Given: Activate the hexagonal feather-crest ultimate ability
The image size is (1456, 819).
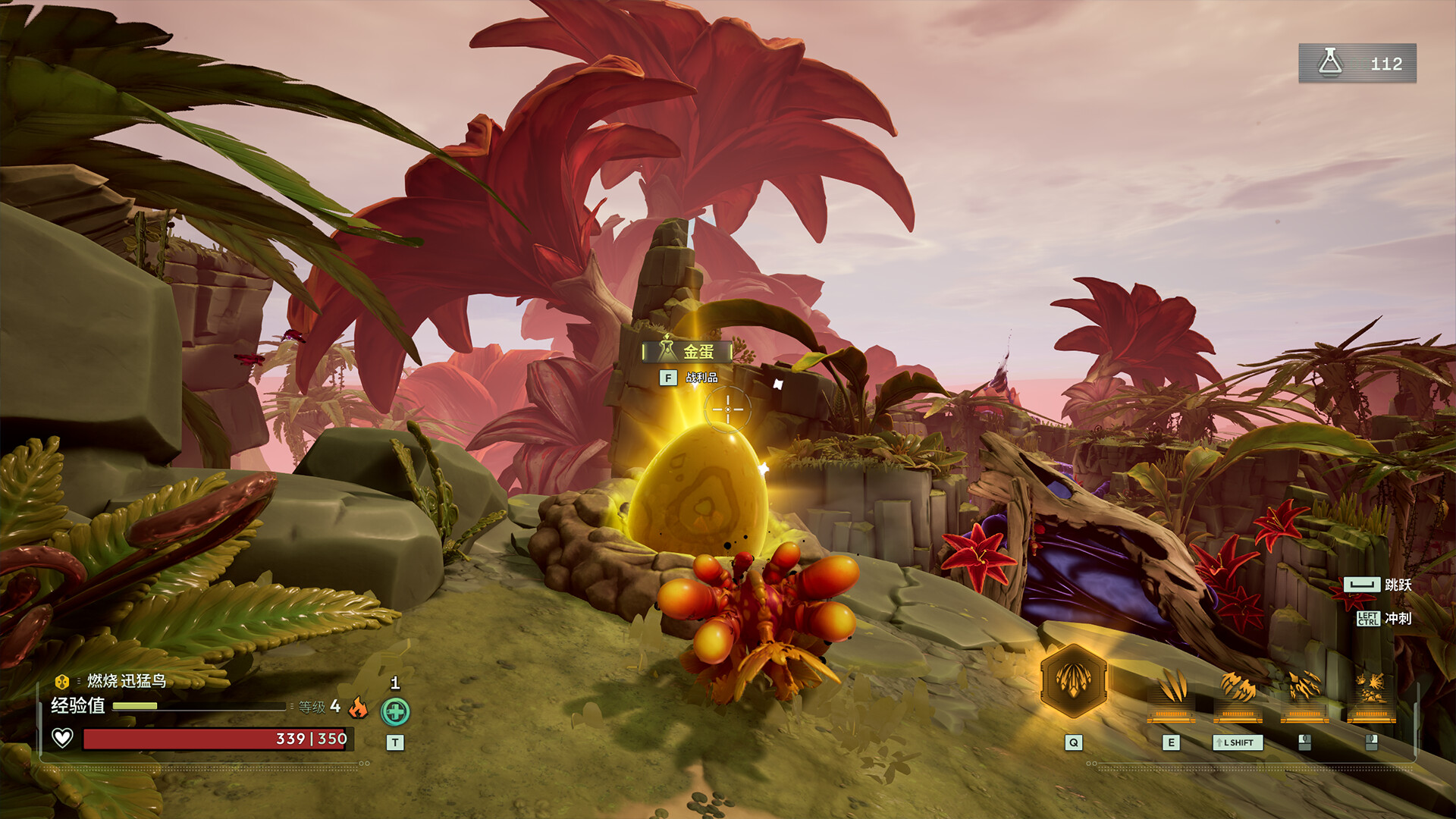Looking at the screenshot, I should coord(1073,680).
